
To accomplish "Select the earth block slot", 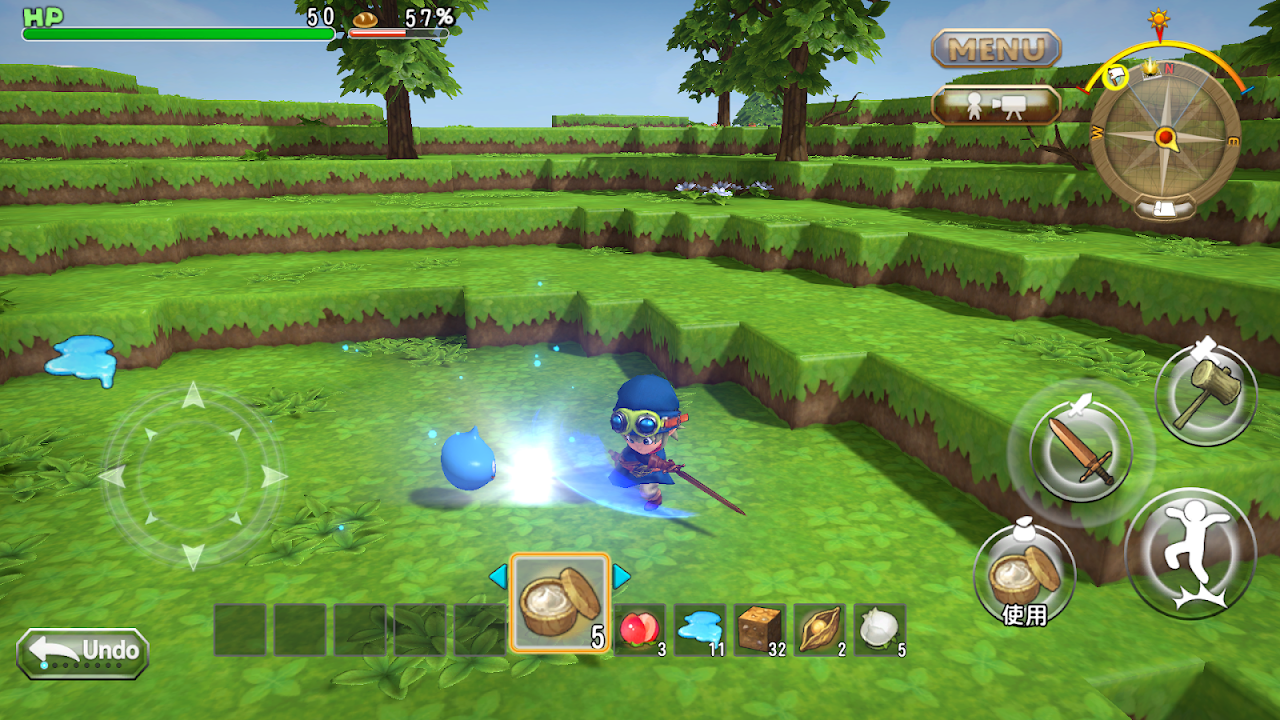I will coord(760,630).
